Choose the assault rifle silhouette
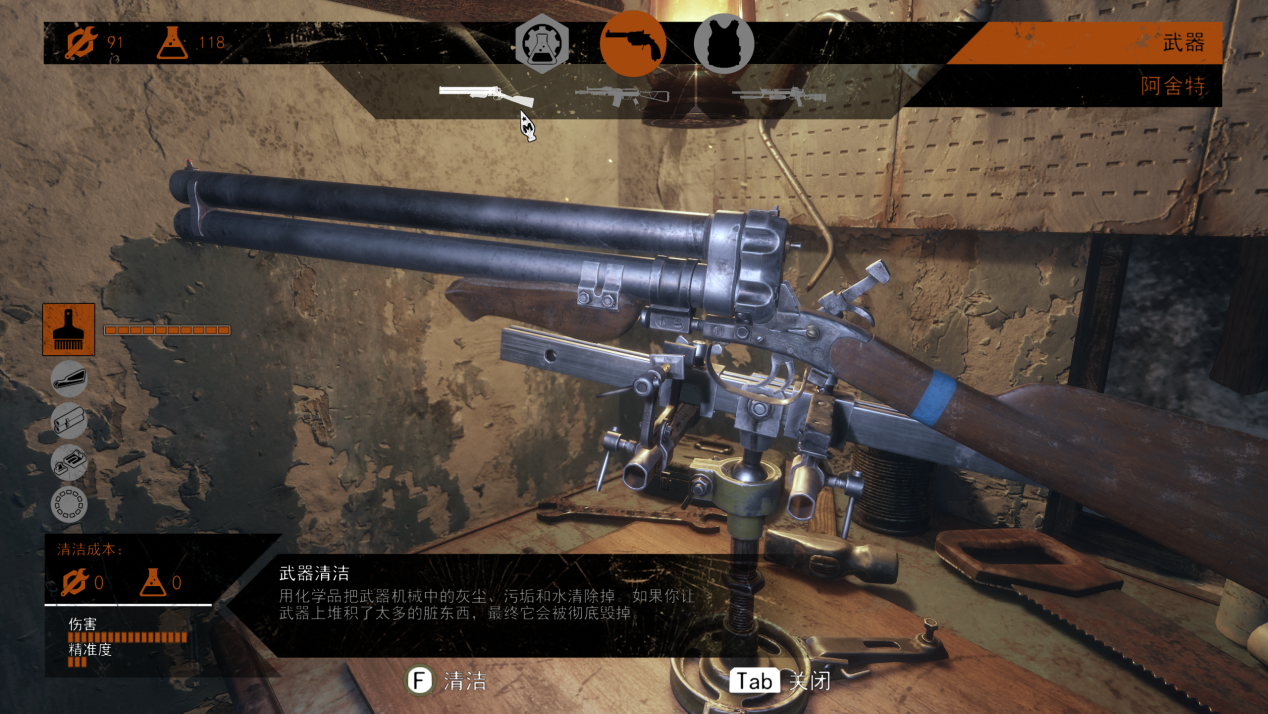This screenshot has width=1268, height=714. click(x=621, y=95)
